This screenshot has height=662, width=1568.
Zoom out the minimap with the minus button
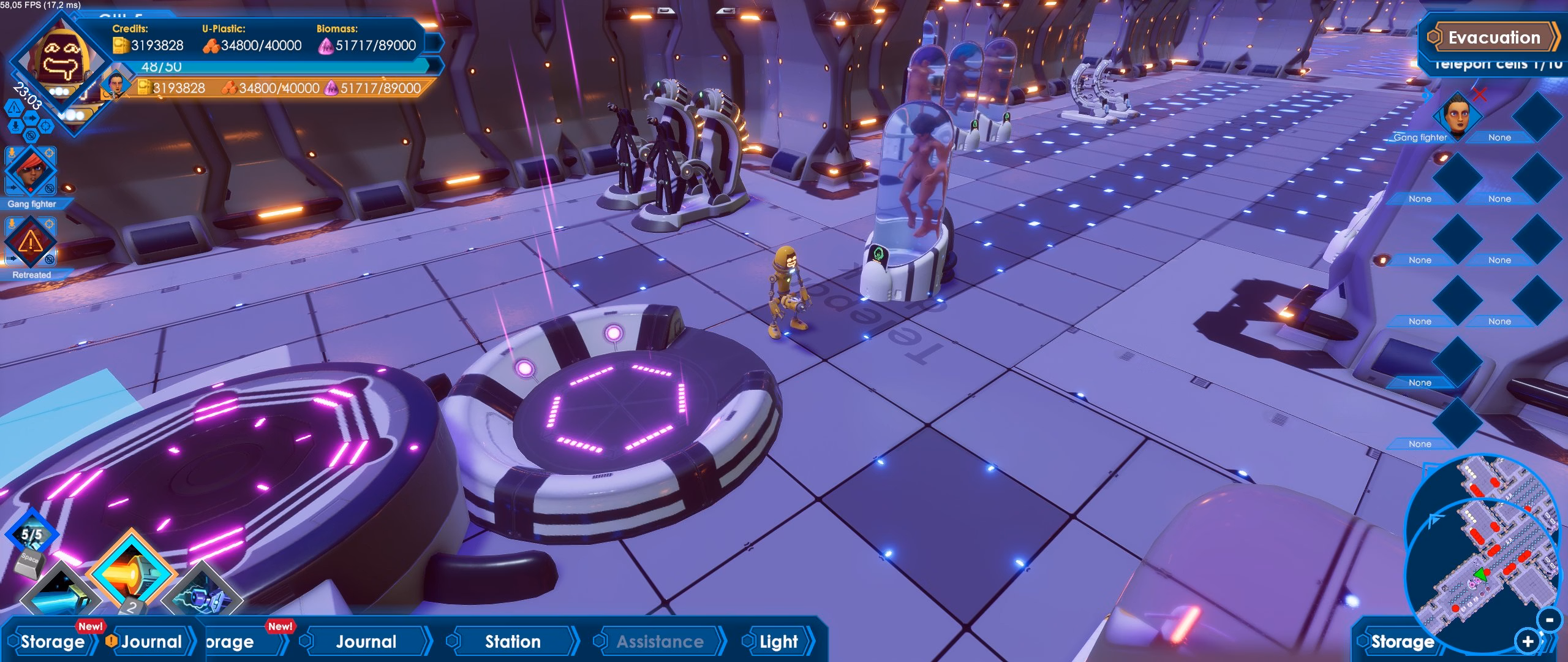click(1549, 620)
